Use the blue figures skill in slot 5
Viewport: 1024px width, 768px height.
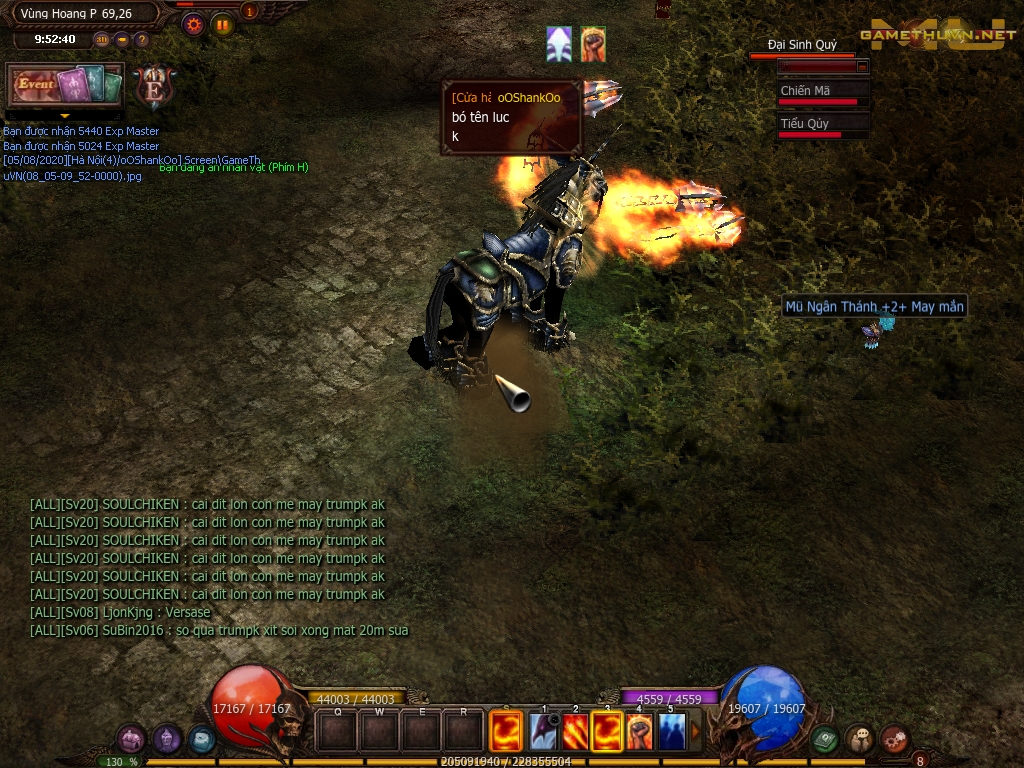(672, 731)
